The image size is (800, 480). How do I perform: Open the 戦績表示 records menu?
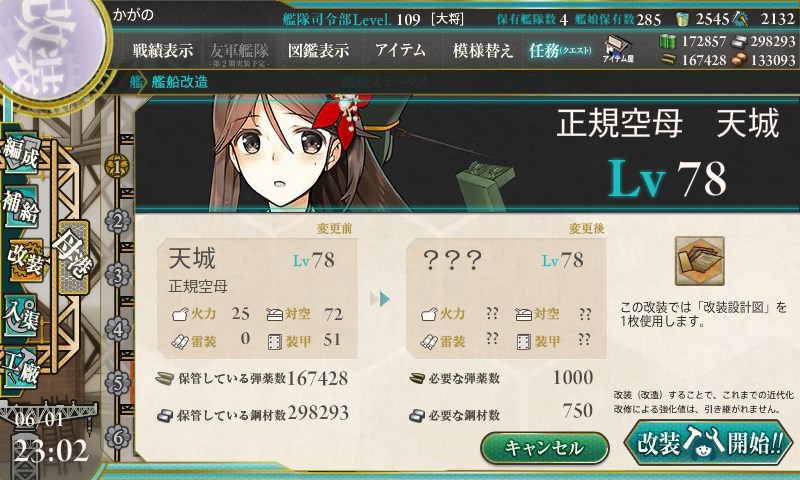point(163,50)
